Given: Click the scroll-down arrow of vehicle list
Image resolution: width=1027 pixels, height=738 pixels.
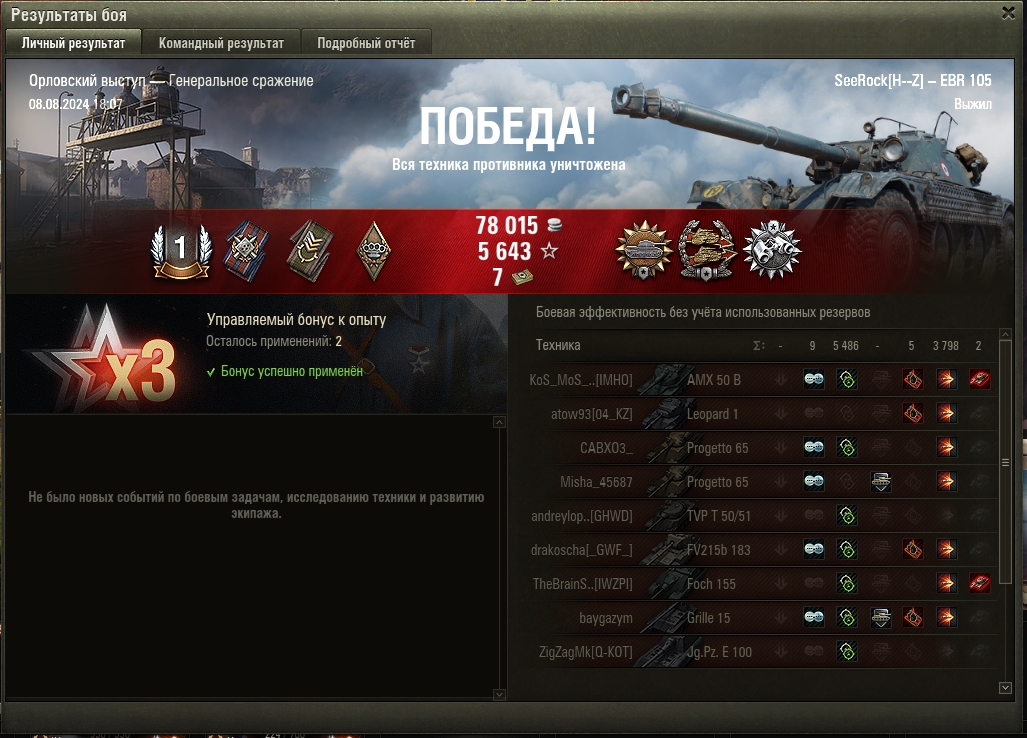Looking at the screenshot, I should 1005,688.
